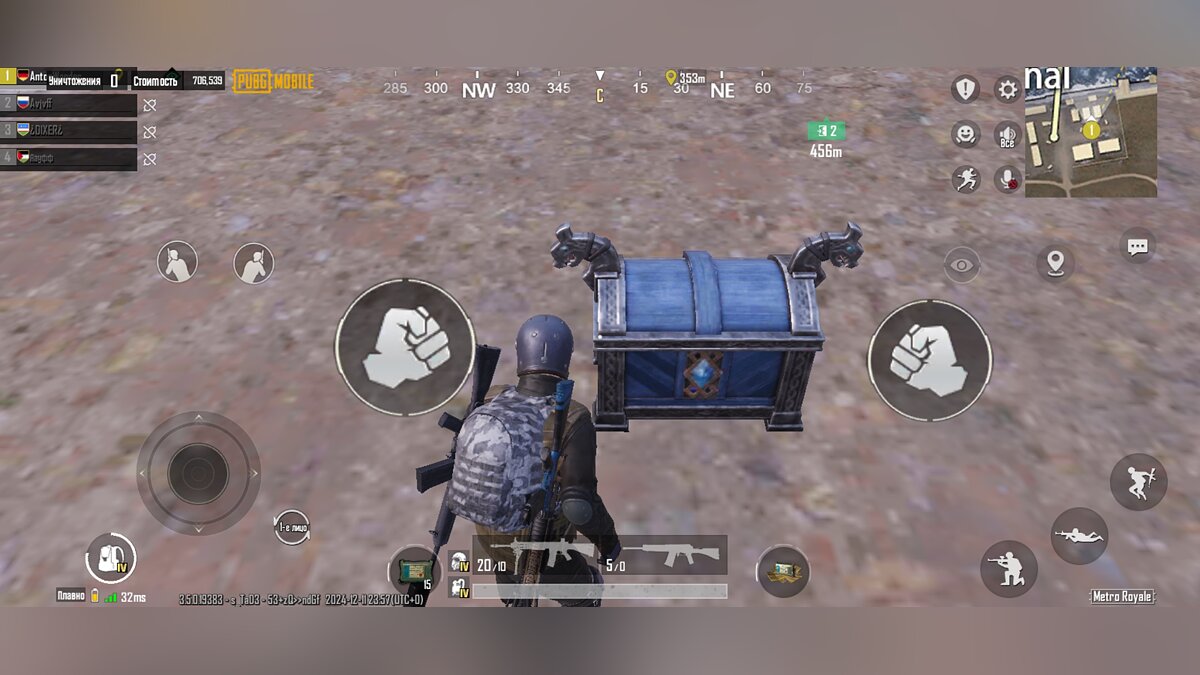The height and width of the screenshot is (675, 1200).
Task: Go prone with the lying soldier button
Action: click(1079, 536)
